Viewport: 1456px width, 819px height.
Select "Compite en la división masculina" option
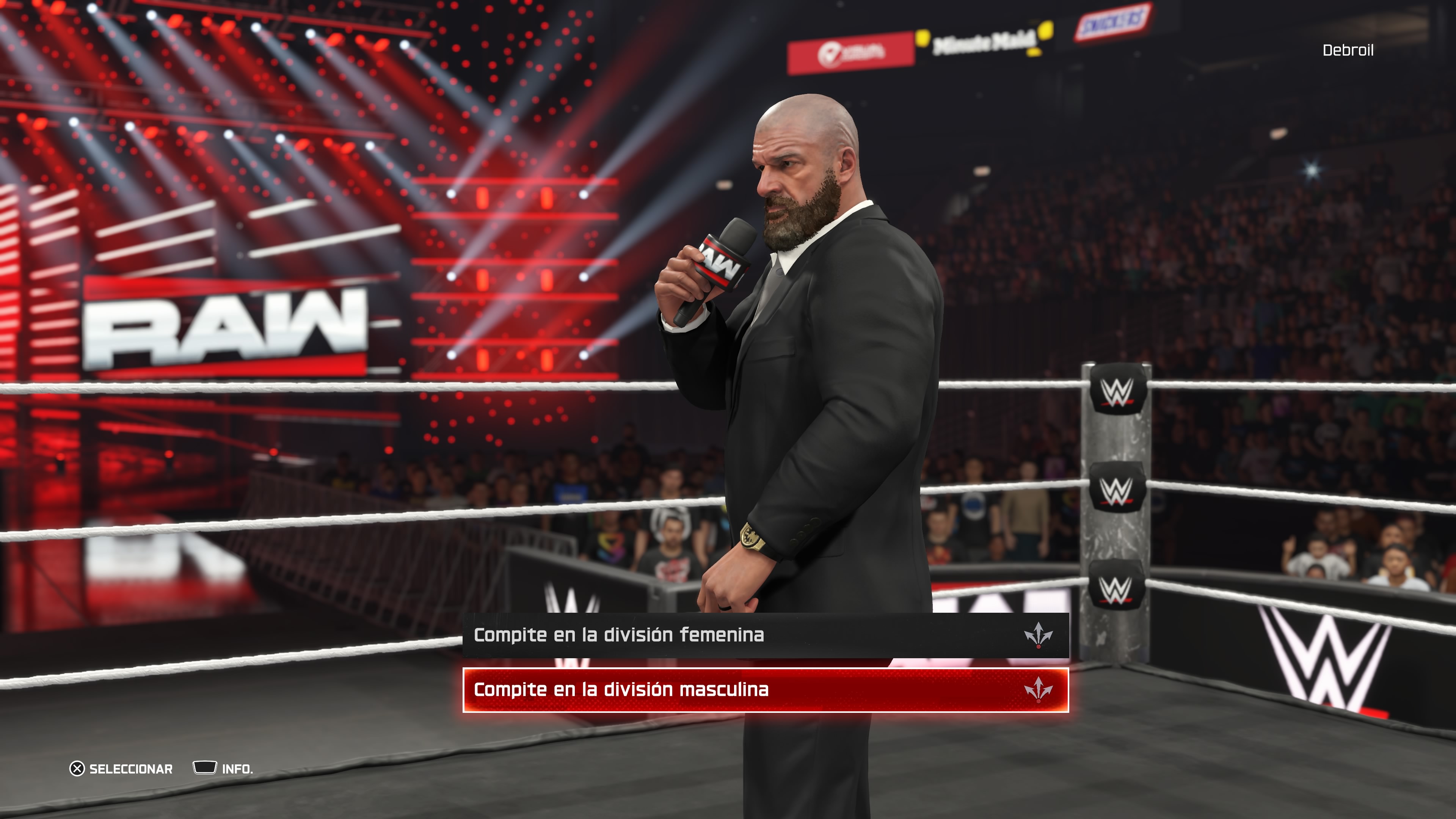(x=765, y=690)
